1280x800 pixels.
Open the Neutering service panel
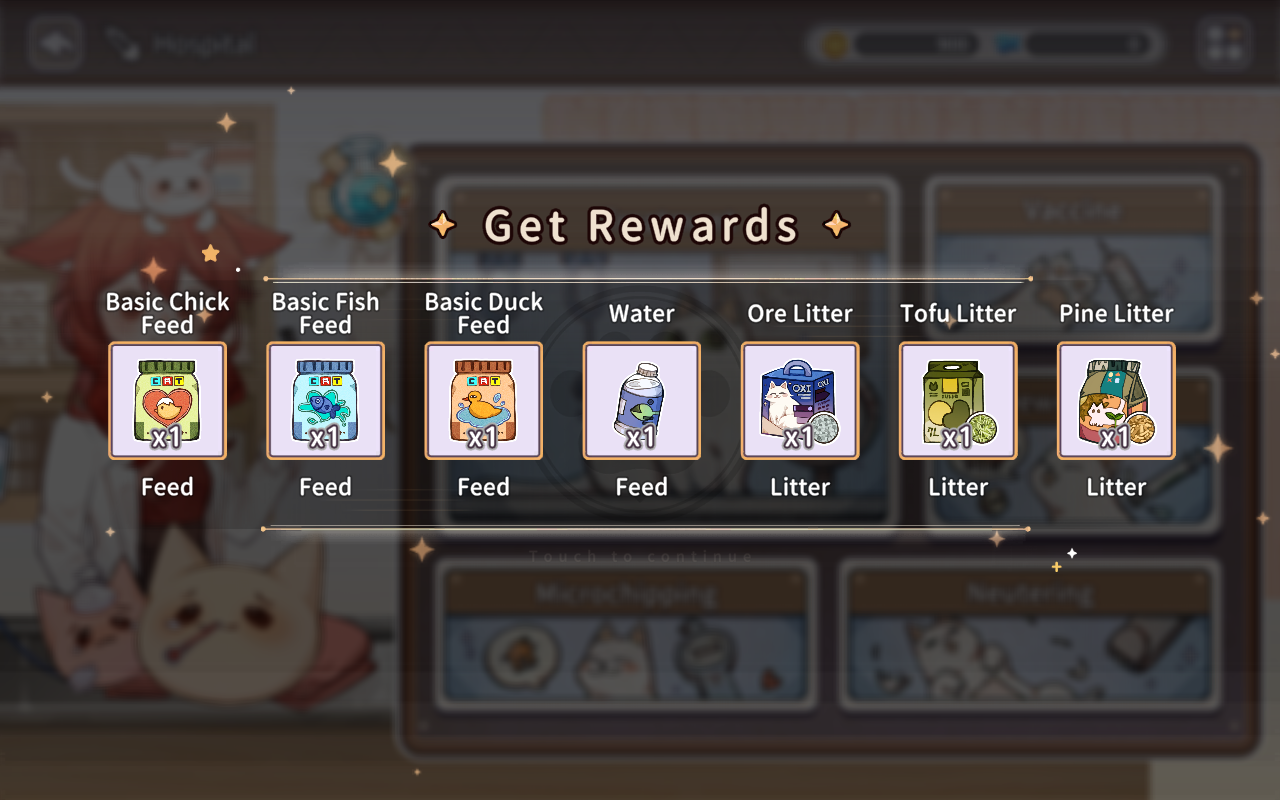point(1032,640)
